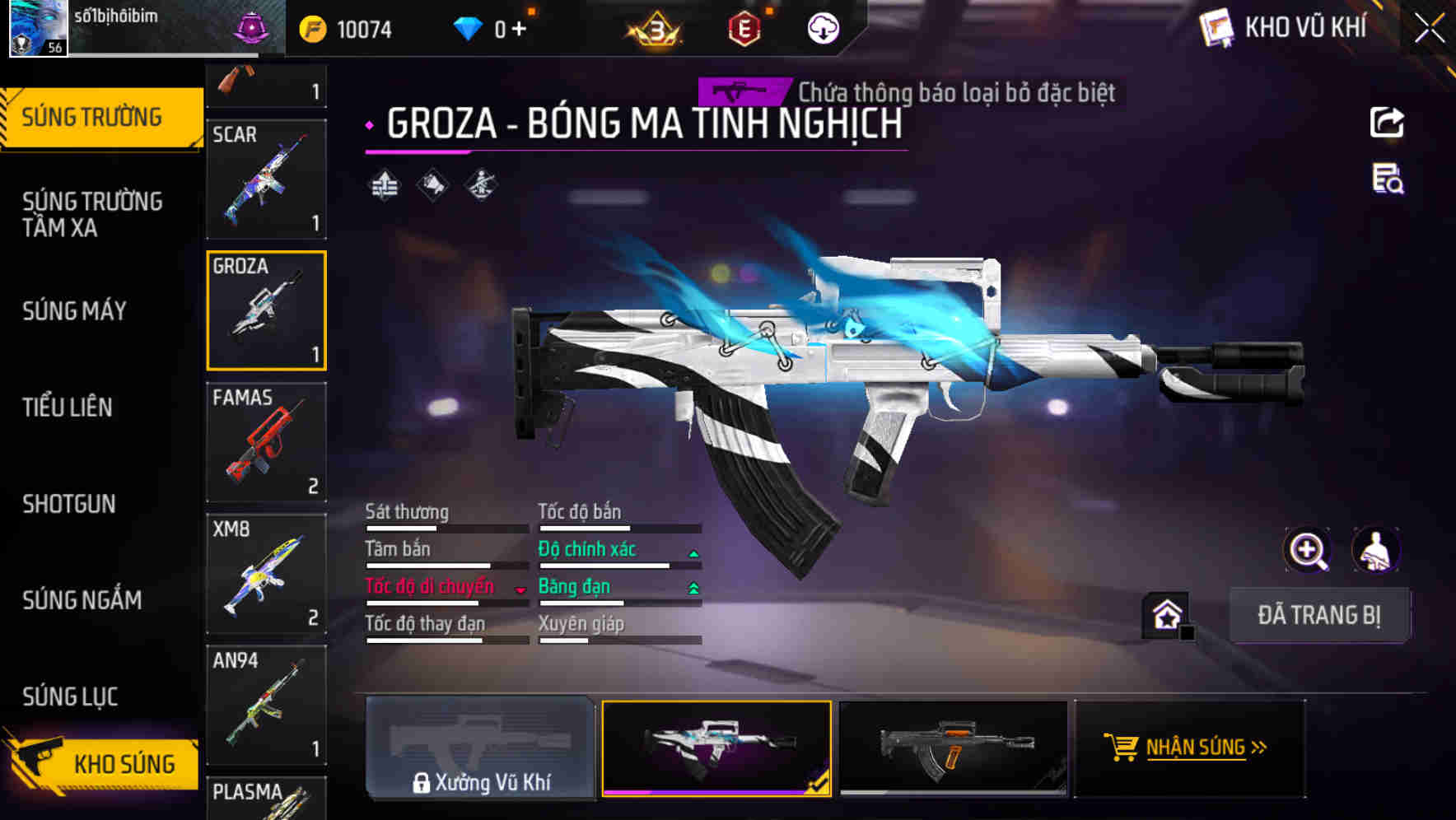Switch to Súng Trường Tầm Xa category
Viewport: 1456px width, 820px height.
92,214
